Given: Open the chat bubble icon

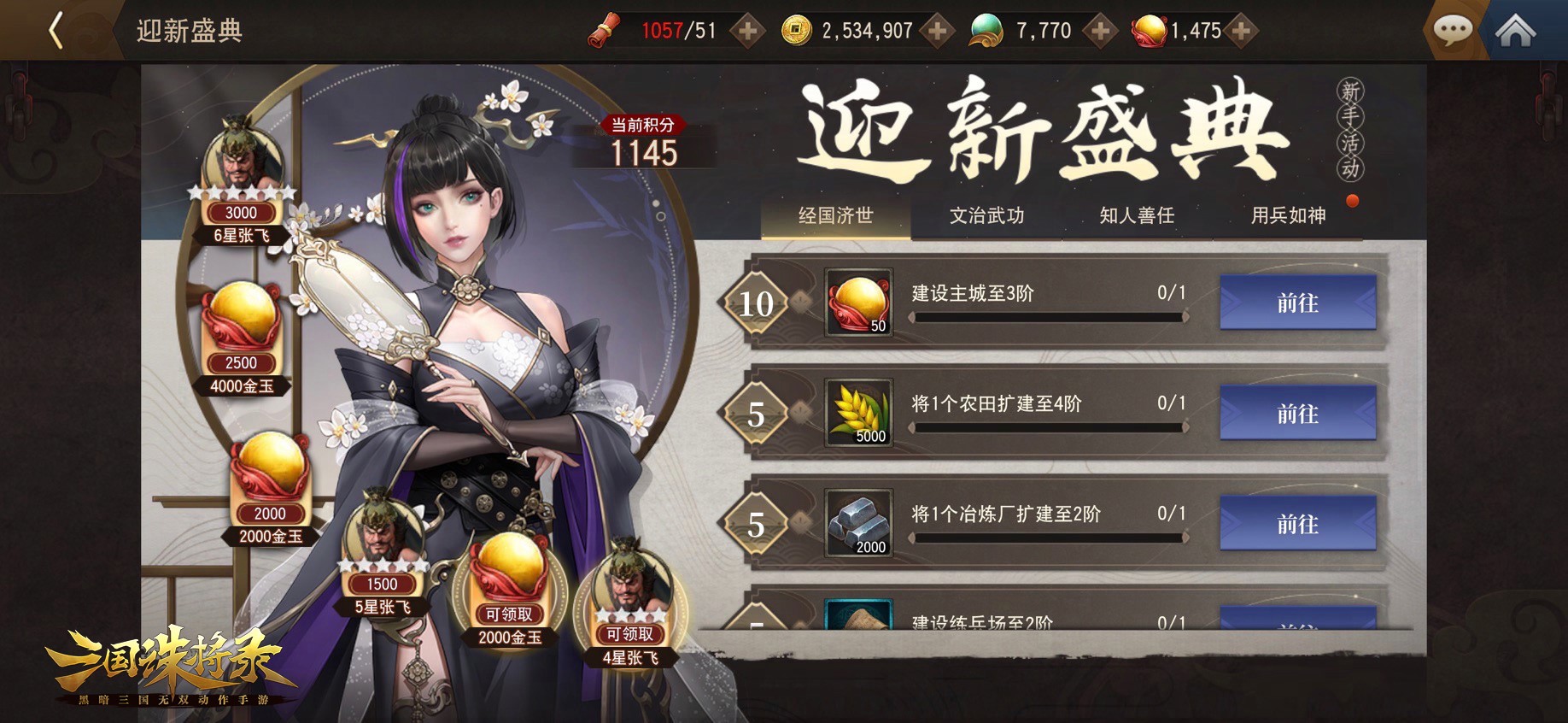Looking at the screenshot, I should tap(1452, 29).
